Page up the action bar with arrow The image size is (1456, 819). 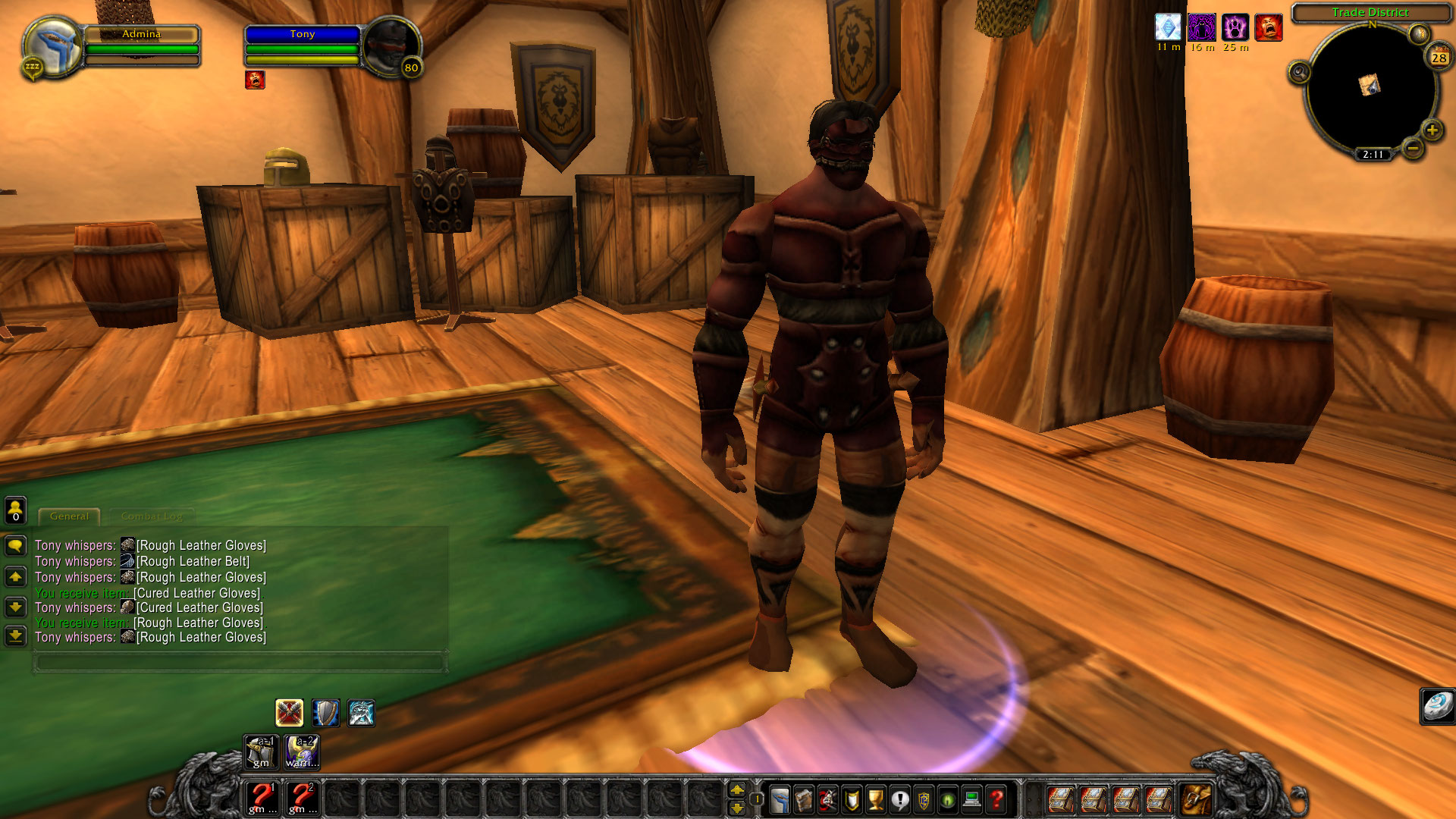[x=736, y=791]
